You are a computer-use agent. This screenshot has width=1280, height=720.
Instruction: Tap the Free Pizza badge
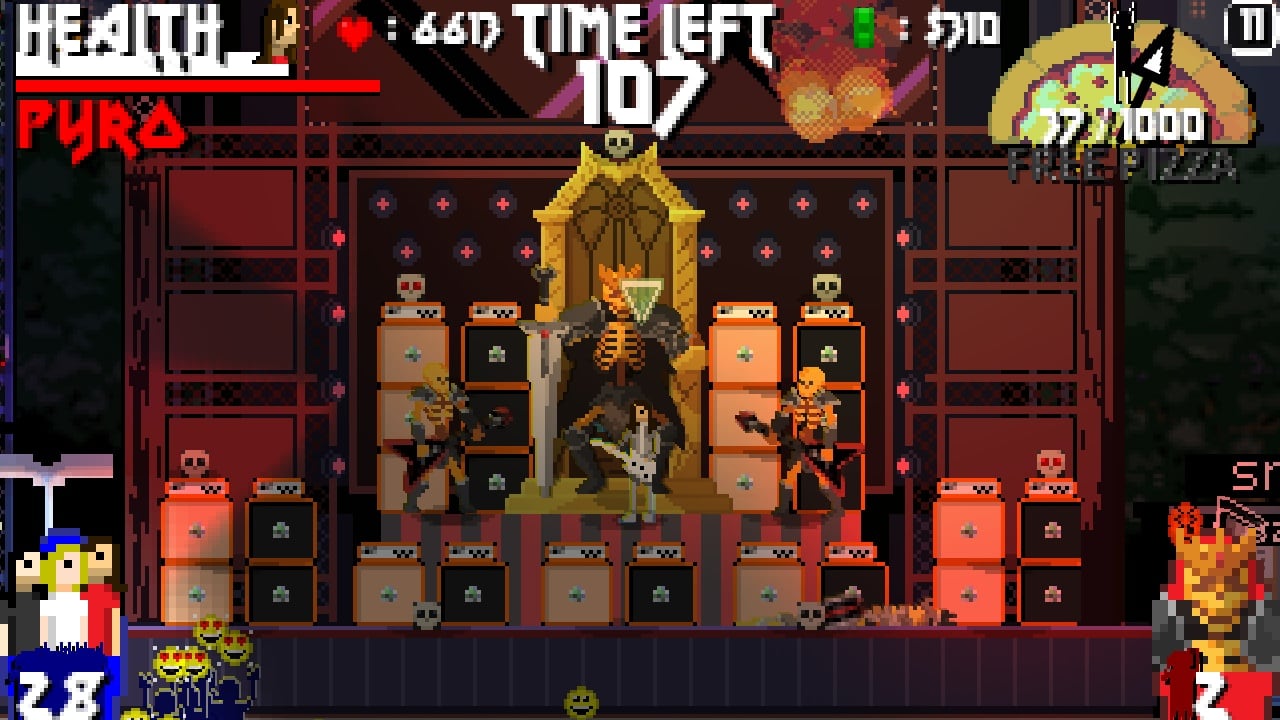click(x=1123, y=112)
